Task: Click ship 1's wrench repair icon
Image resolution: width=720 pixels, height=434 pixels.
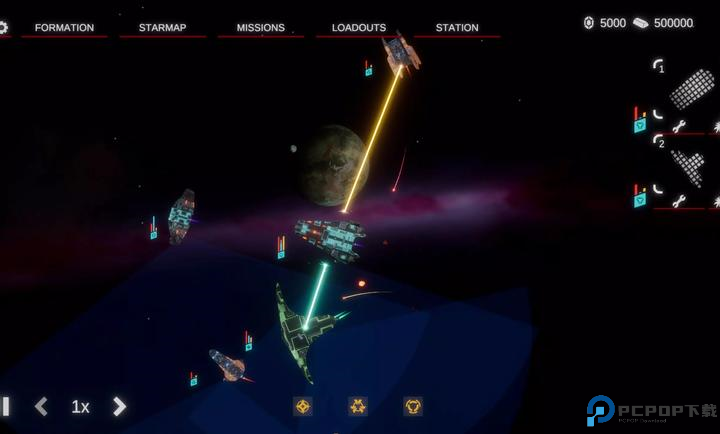Action: (x=679, y=126)
